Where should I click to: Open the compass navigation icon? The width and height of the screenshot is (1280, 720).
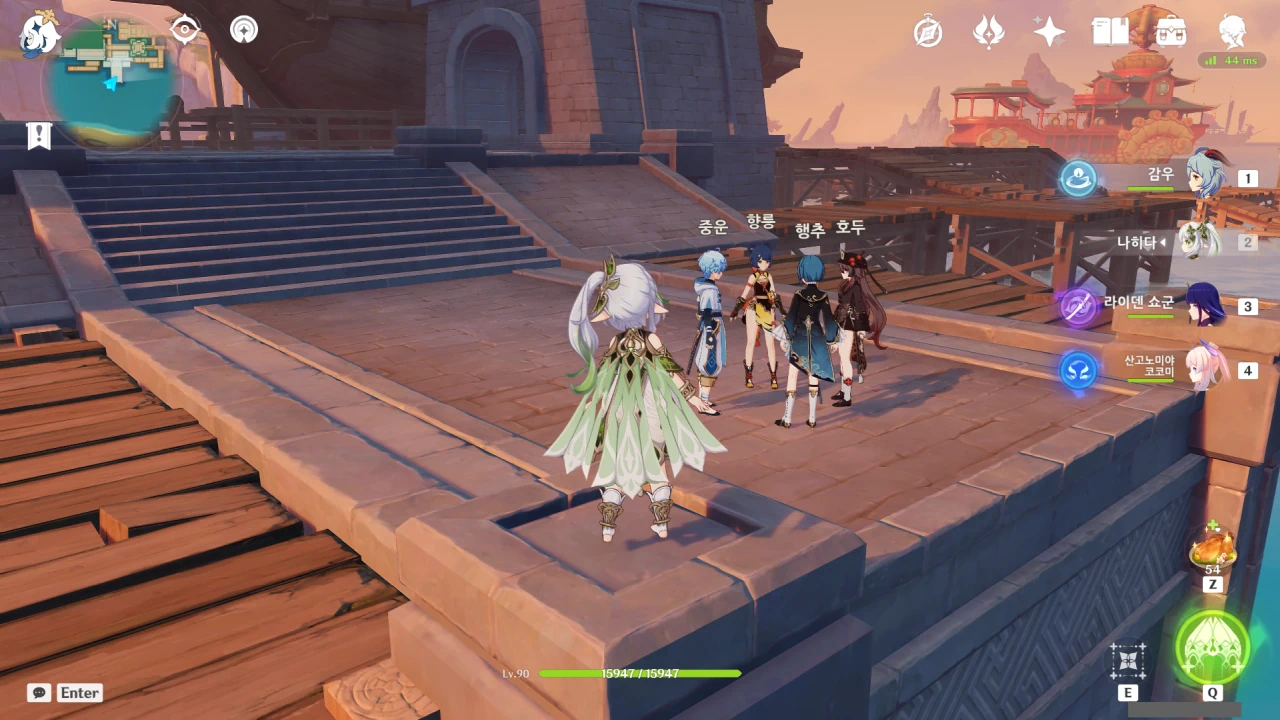click(x=928, y=32)
